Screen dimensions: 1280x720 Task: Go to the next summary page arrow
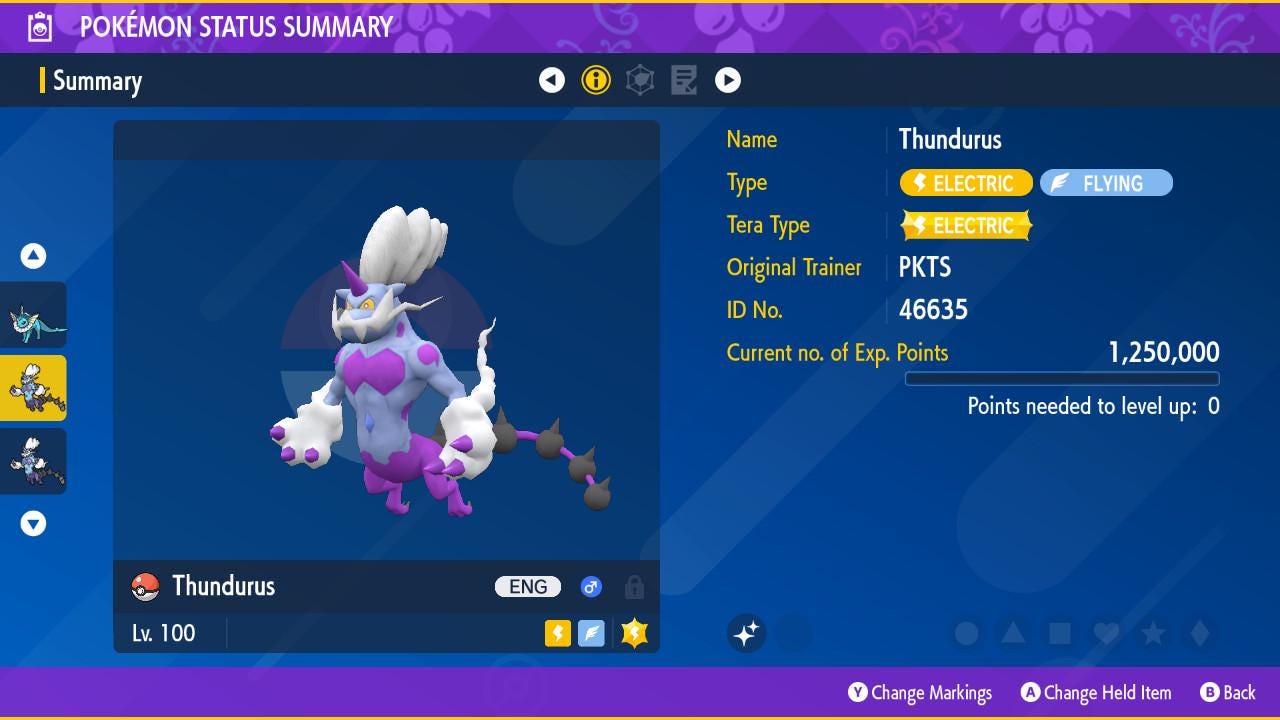pyautogui.click(x=728, y=80)
